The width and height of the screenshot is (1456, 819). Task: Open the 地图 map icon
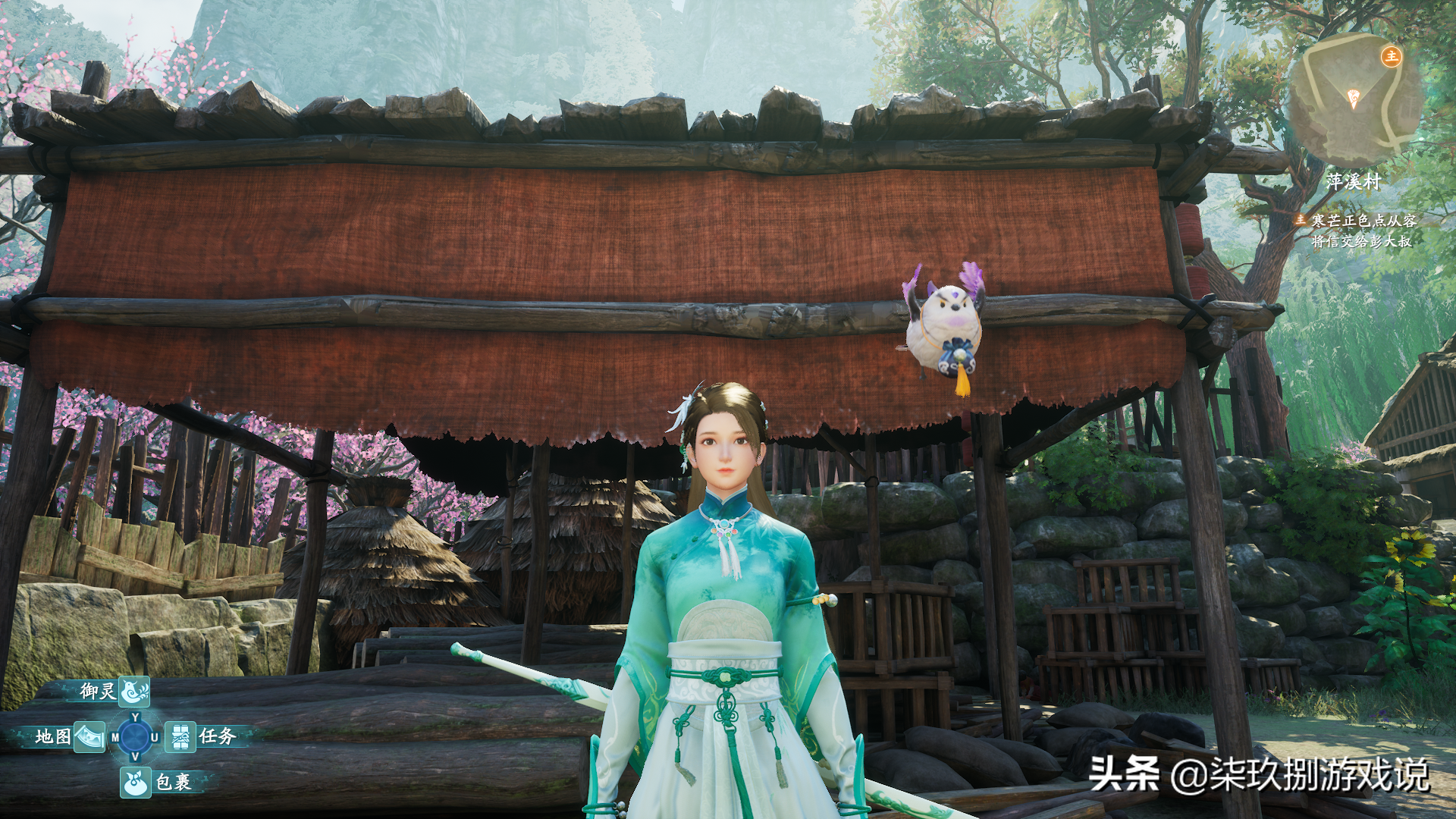(x=89, y=737)
